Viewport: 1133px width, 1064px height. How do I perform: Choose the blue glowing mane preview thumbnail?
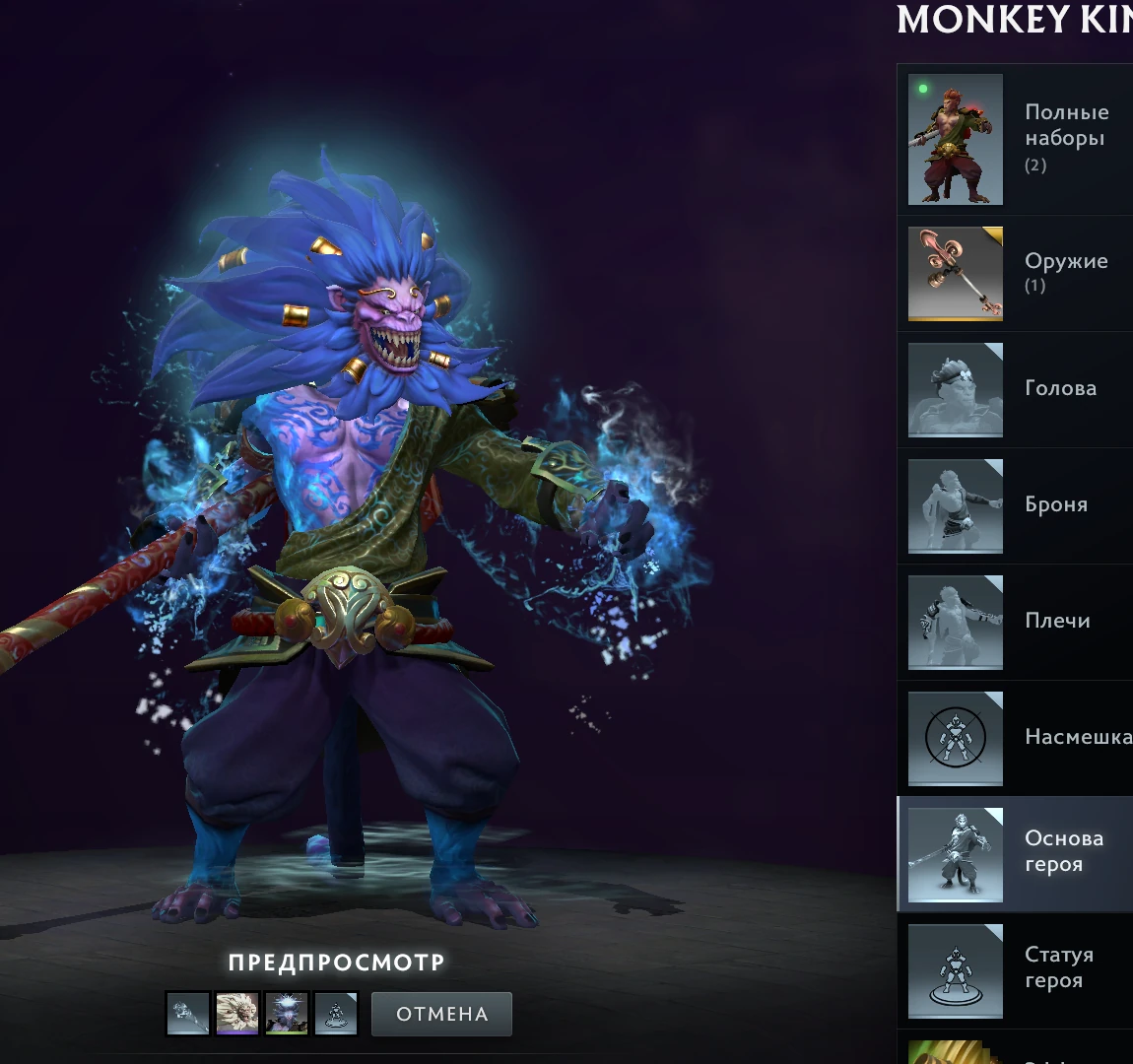(x=287, y=1014)
